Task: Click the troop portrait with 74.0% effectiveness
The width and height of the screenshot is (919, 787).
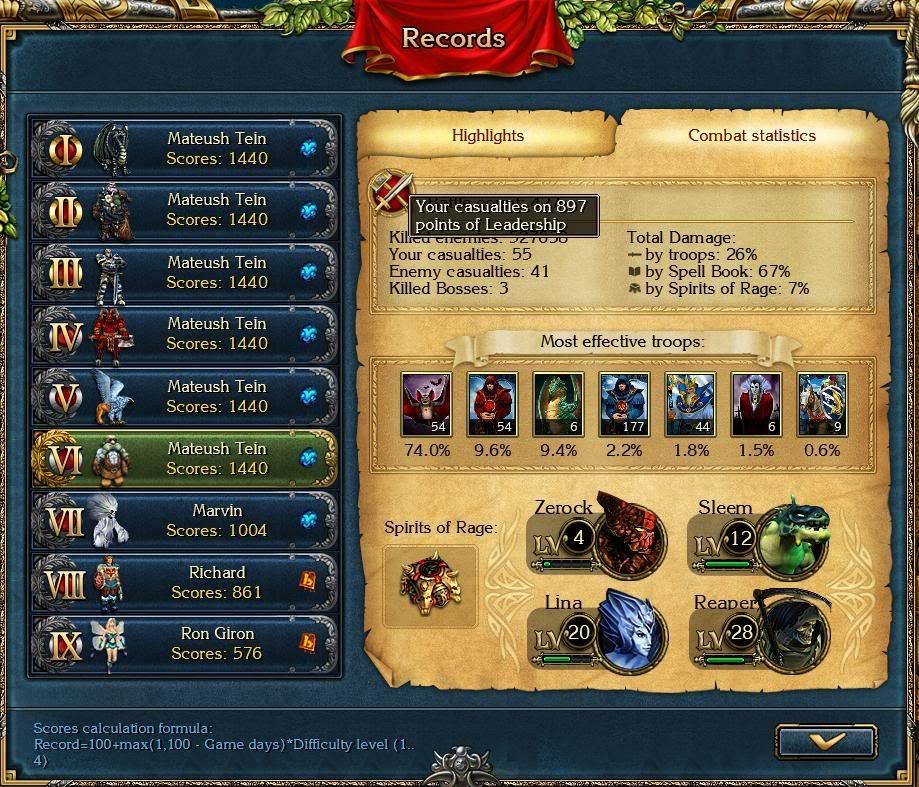Action: coord(426,404)
